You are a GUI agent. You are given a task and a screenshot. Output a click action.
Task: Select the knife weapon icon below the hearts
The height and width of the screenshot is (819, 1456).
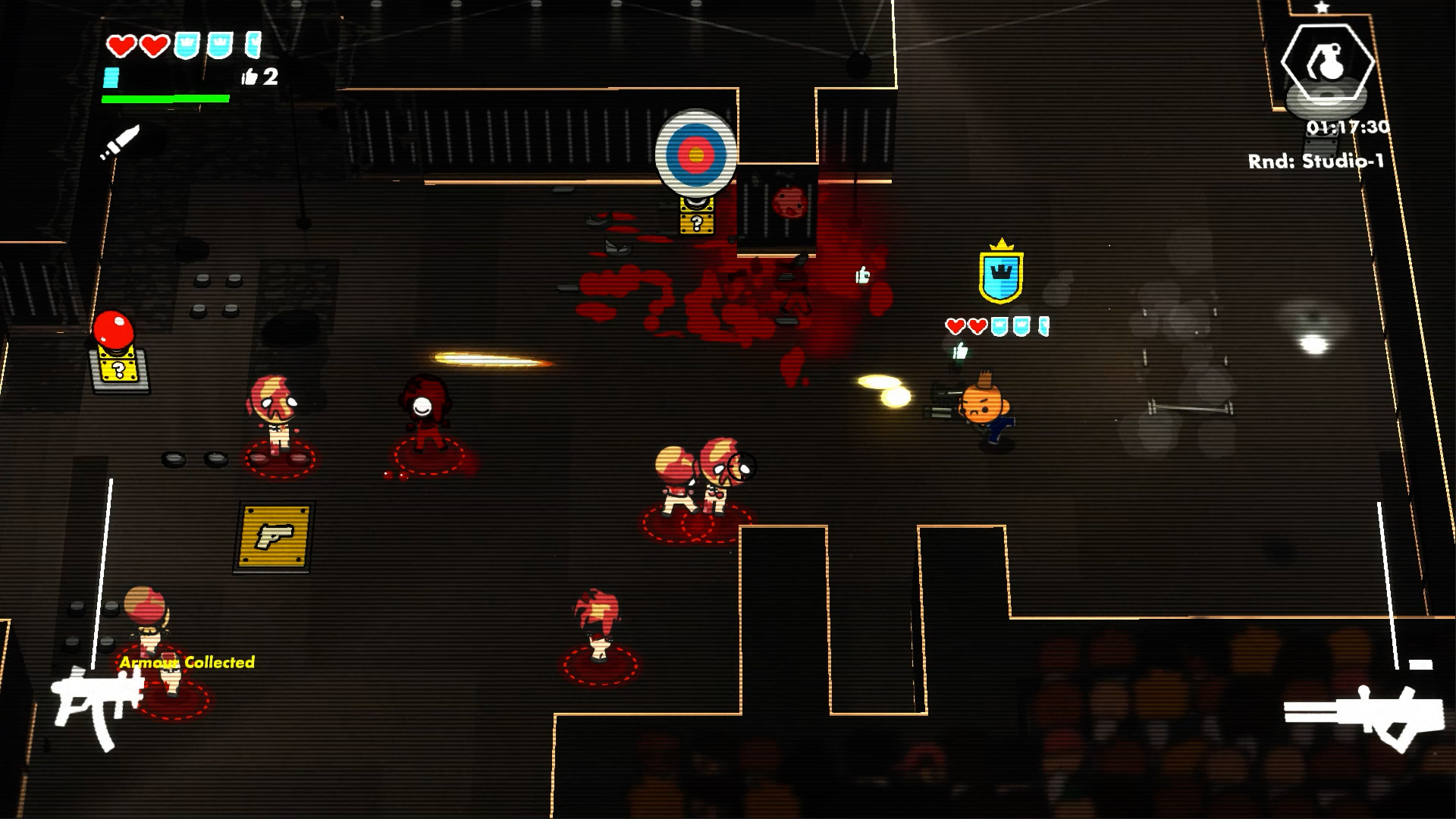point(121,140)
